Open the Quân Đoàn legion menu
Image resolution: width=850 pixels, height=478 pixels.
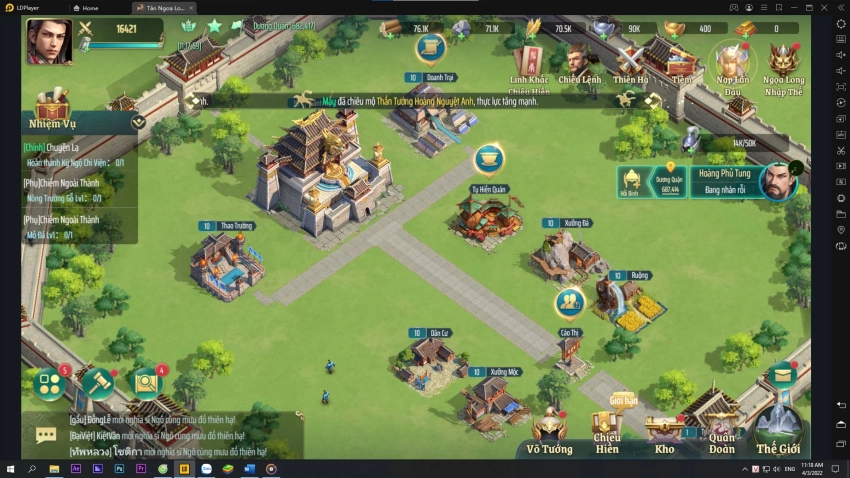(x=722, y=430)
